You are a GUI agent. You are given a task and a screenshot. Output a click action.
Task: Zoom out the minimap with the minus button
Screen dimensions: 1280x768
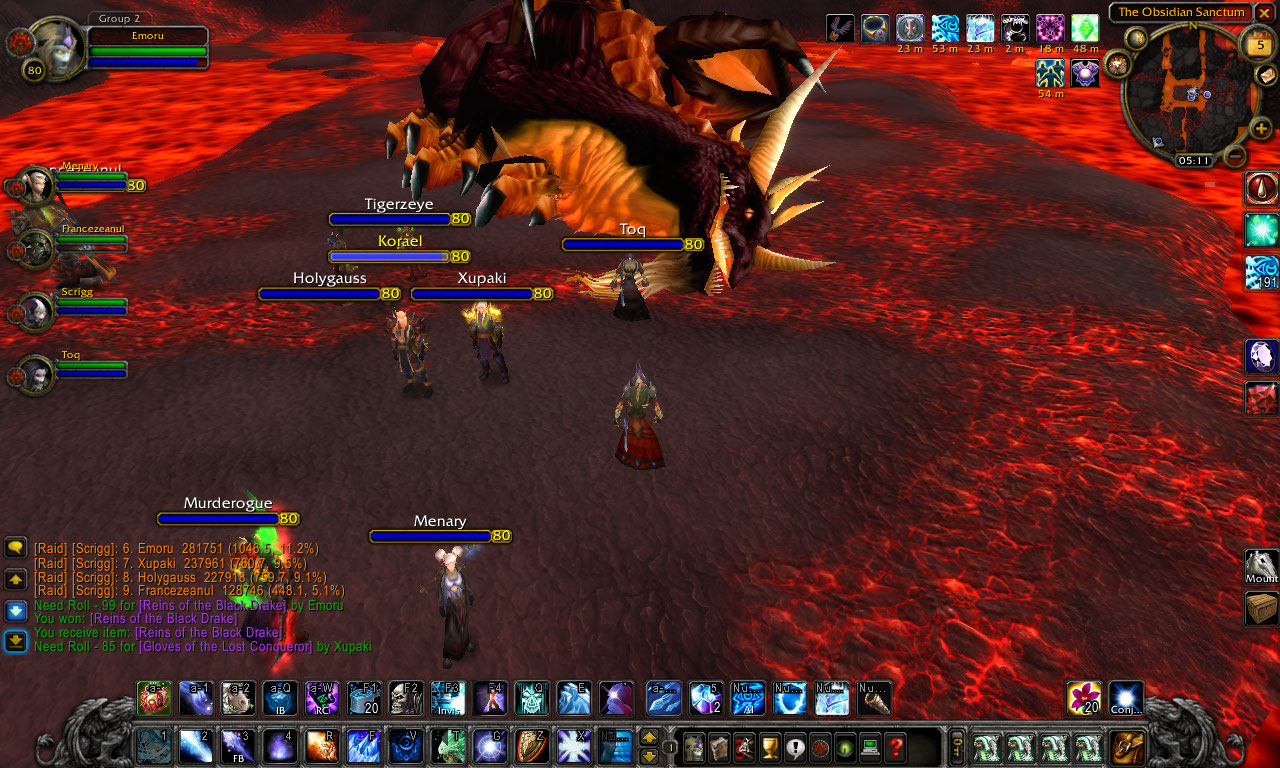1236,157
